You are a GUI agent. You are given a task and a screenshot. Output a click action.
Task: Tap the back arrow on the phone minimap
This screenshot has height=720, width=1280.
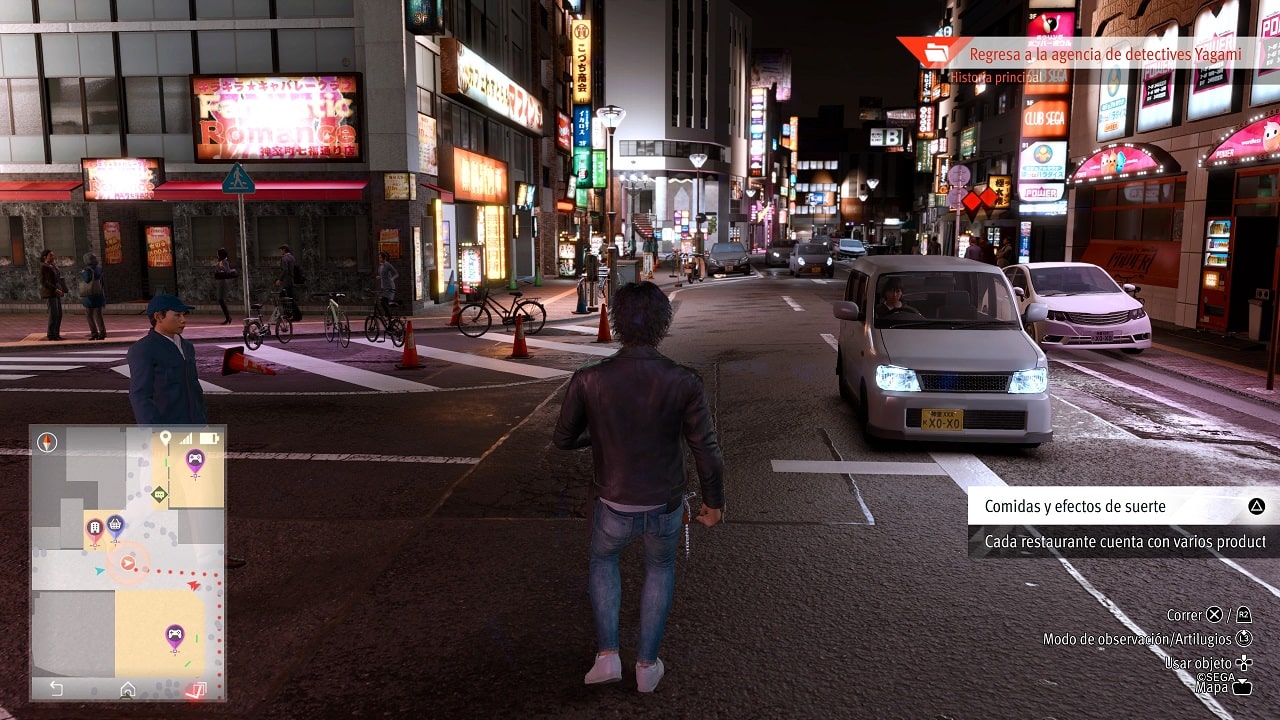pyautogui.click(x=56, y=689)
